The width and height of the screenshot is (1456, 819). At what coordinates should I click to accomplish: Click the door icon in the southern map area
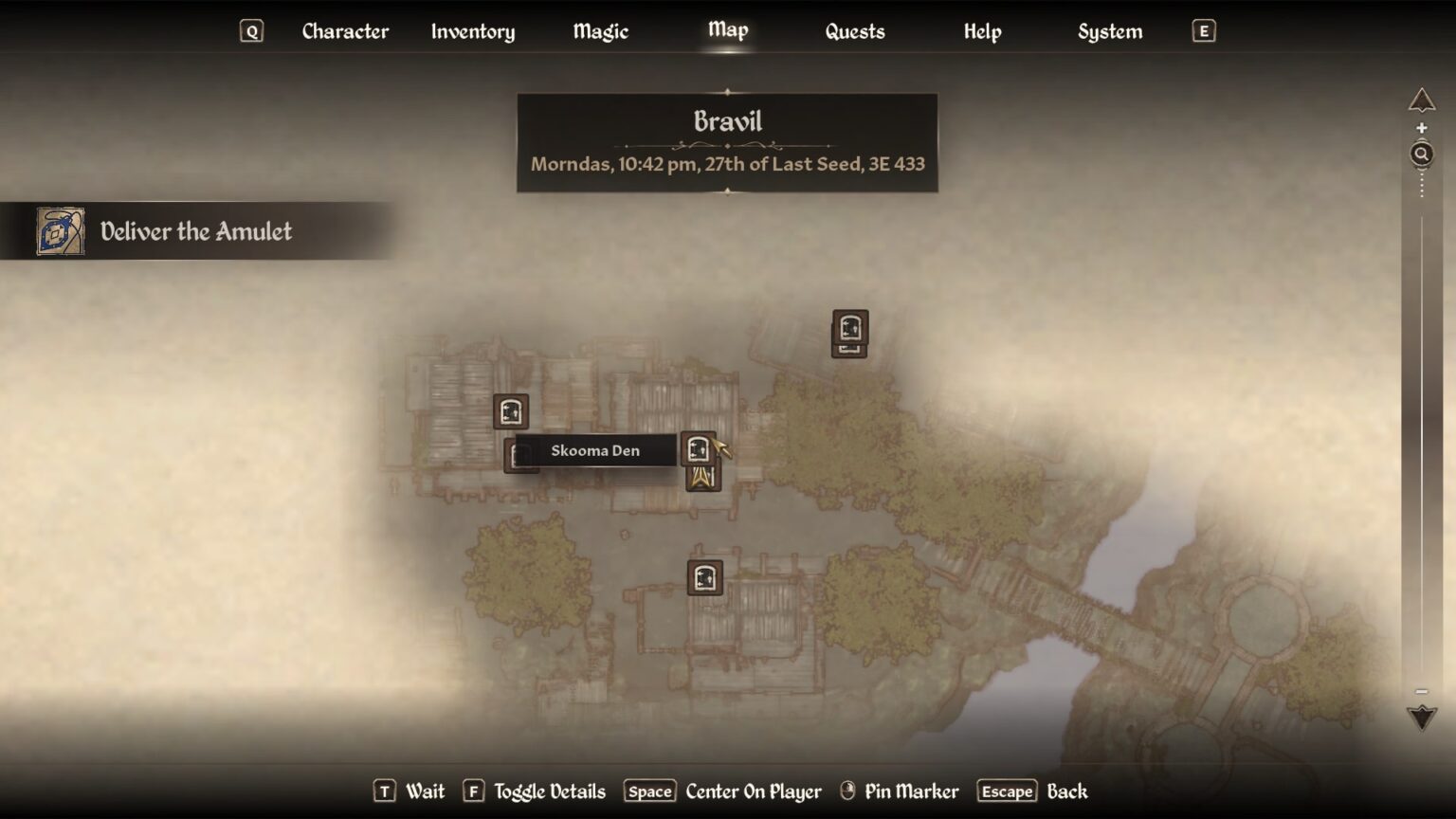703,578
